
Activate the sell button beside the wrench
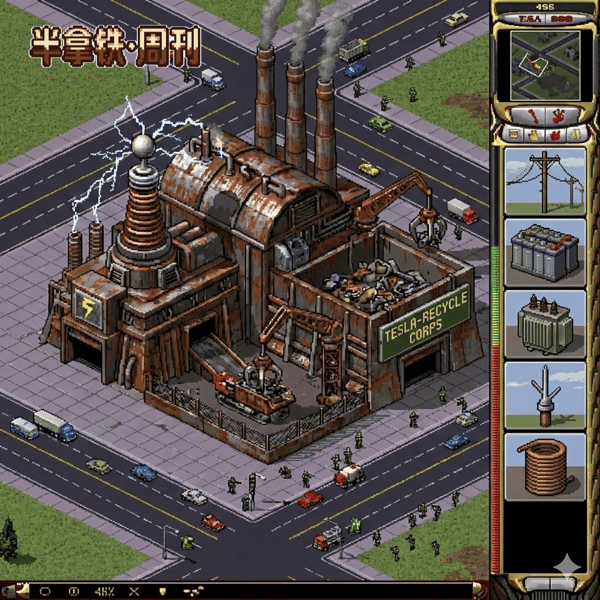557,115
